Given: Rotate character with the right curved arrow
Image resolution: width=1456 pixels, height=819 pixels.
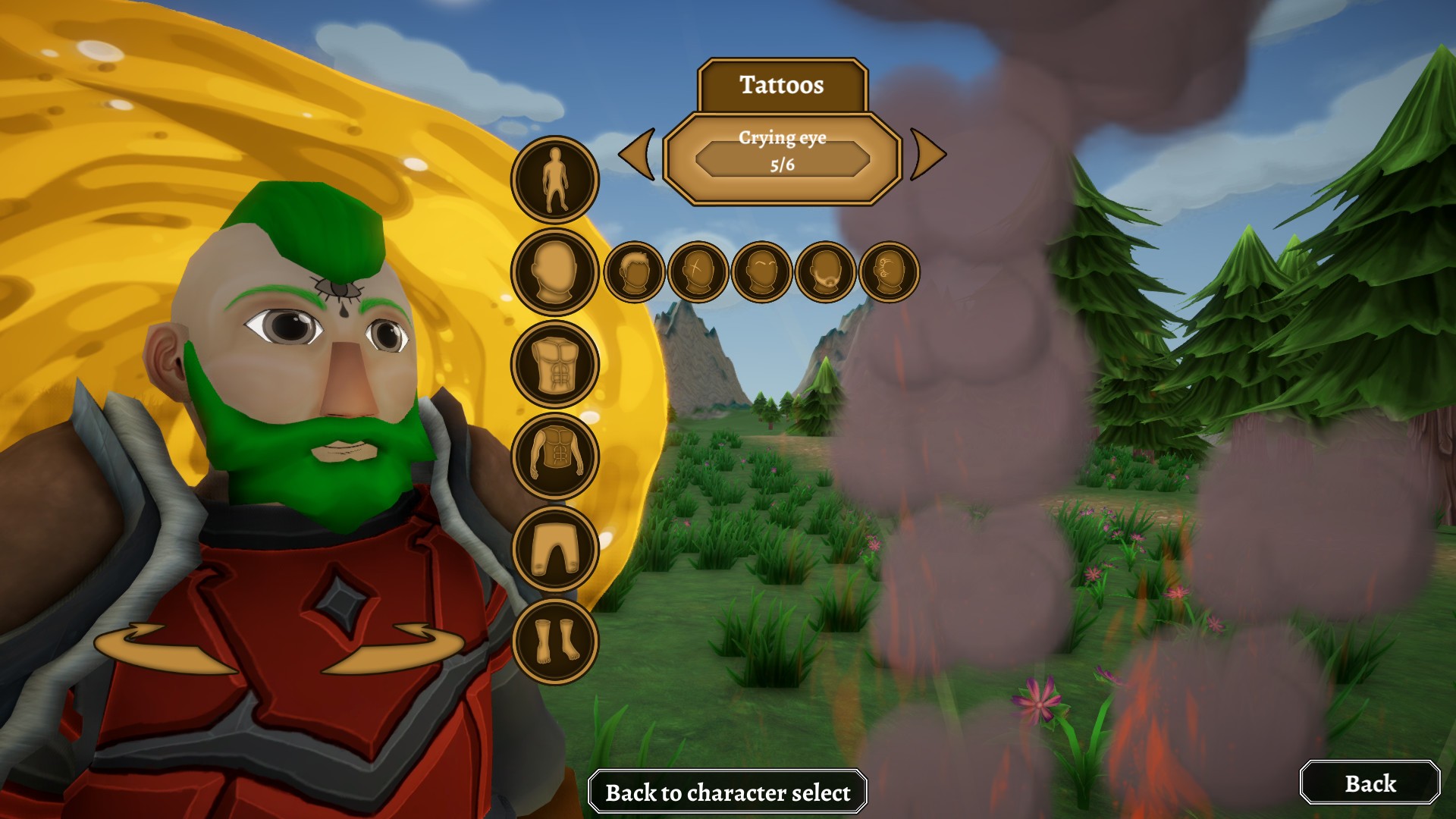Looking at the screenshot, I should click(394, 648).
